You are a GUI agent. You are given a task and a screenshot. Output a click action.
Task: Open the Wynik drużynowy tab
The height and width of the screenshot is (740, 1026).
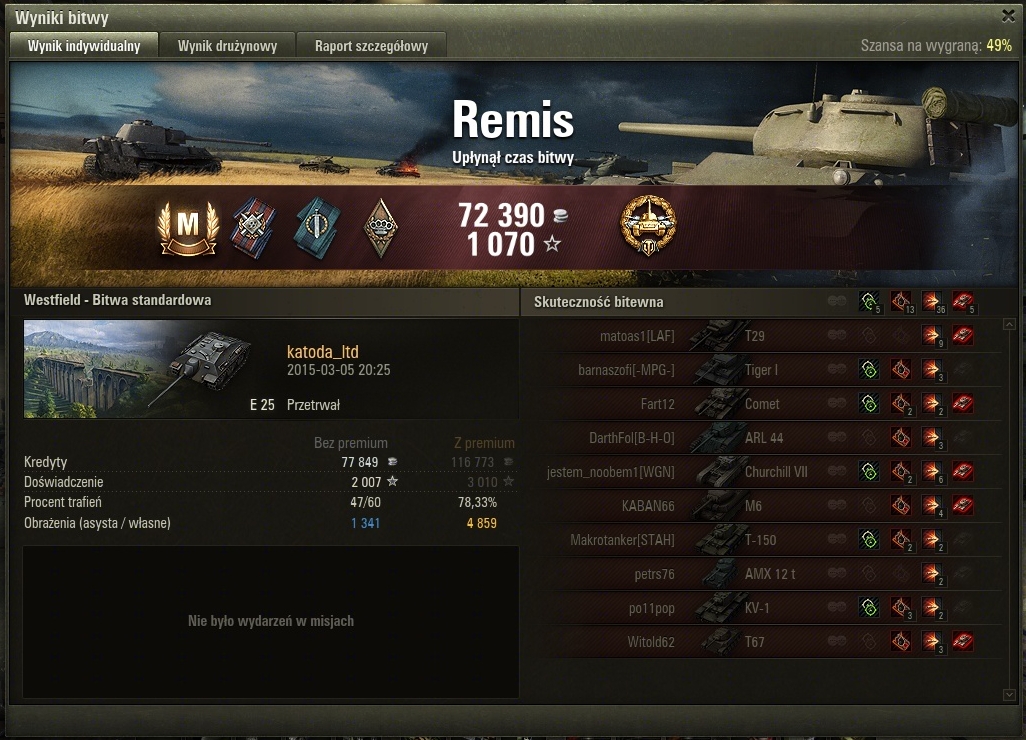pyautogui.click(x=228, y=46)
